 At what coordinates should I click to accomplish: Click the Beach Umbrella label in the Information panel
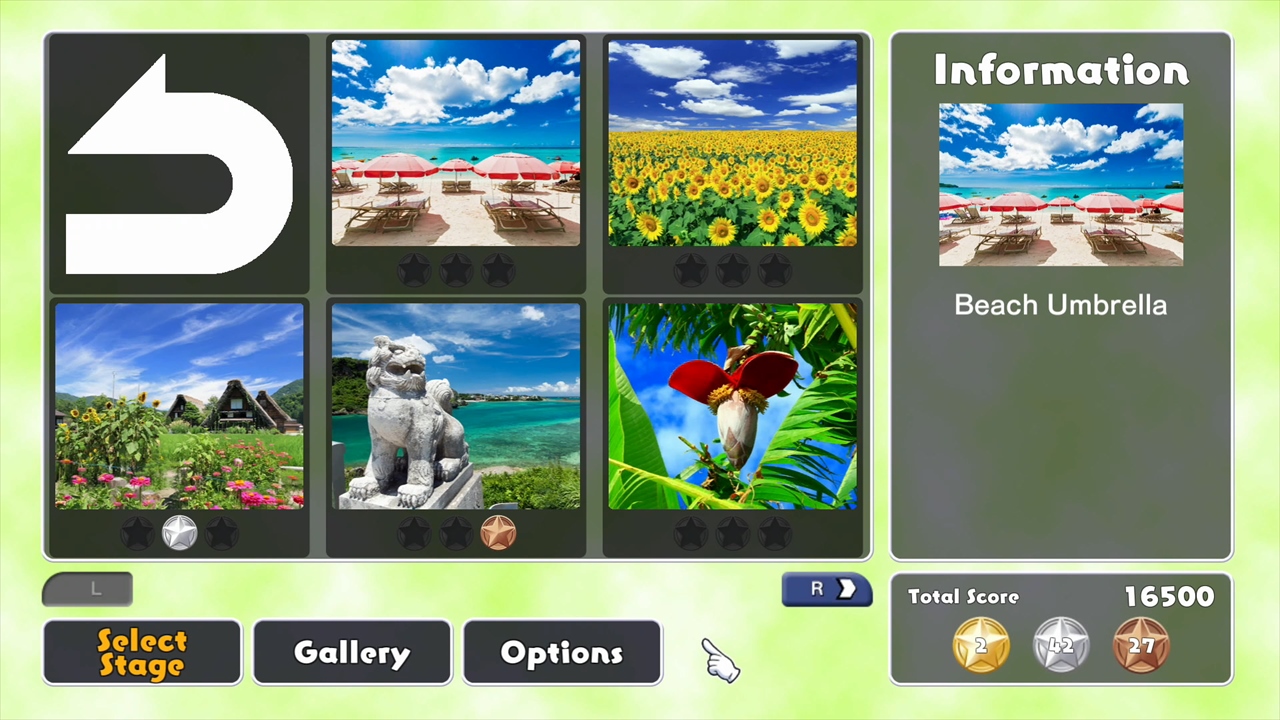(x=1060, y=305)
